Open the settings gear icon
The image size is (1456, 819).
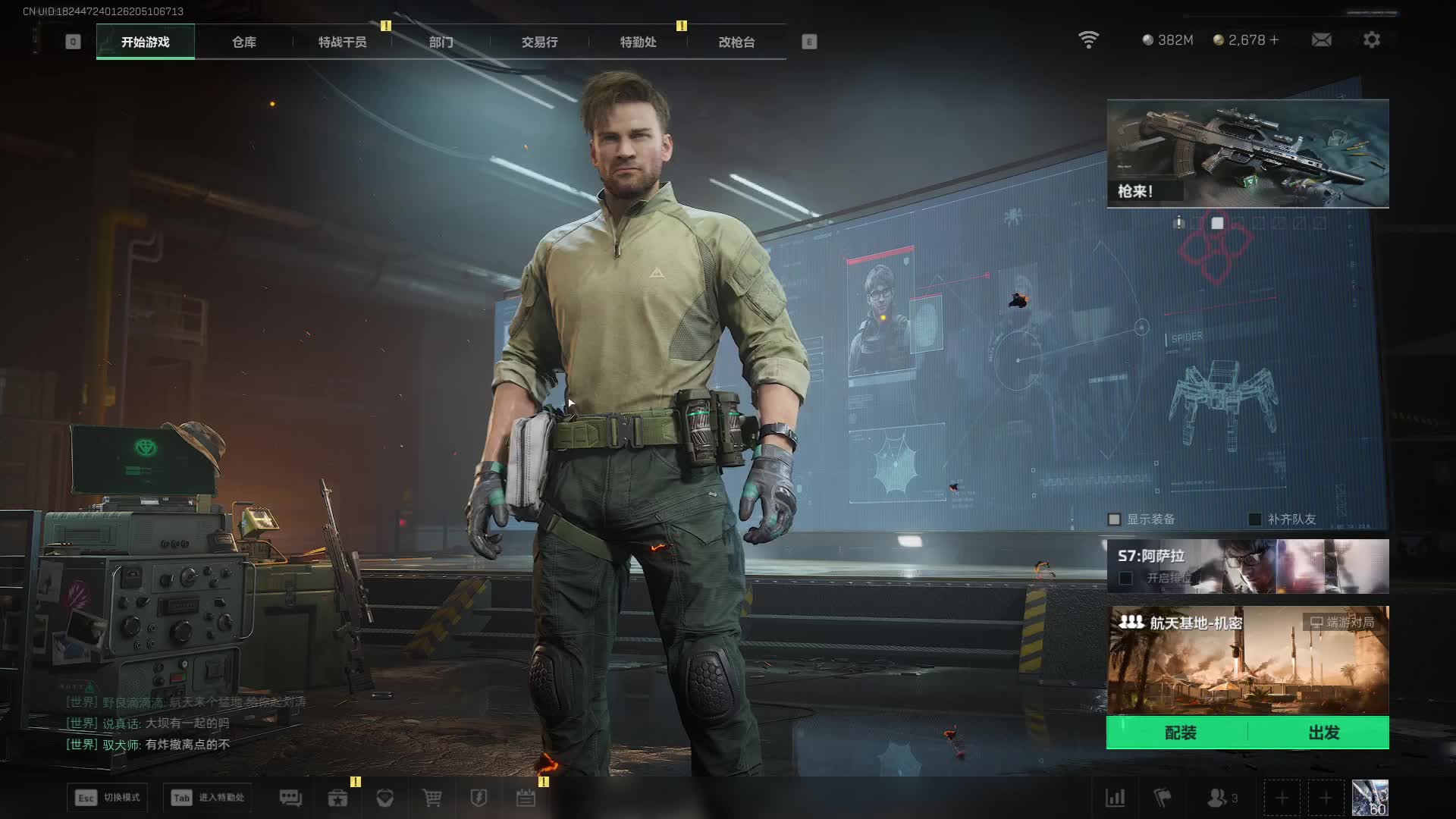pyautogui.click(x=1371, y=39)
